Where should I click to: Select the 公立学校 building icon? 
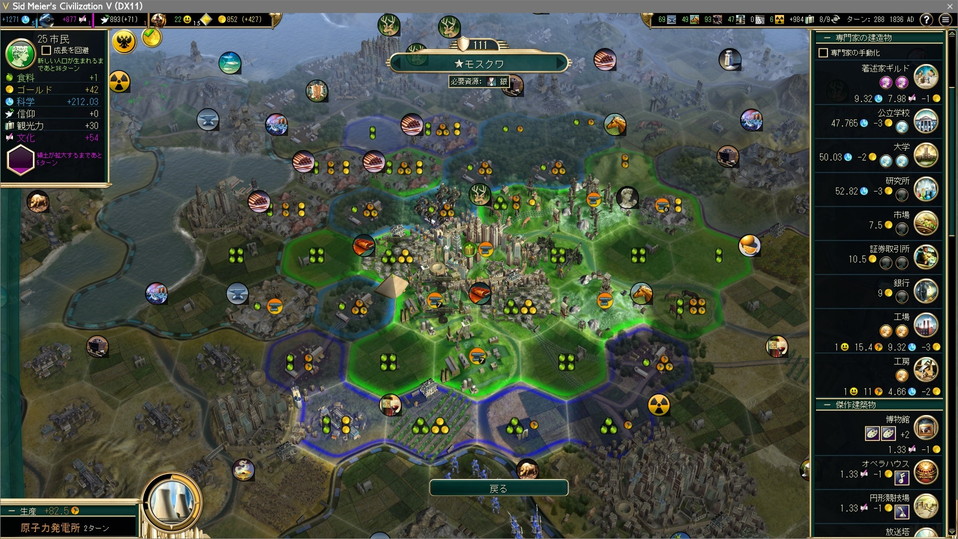pyautogui.click(x=925, y=119)
